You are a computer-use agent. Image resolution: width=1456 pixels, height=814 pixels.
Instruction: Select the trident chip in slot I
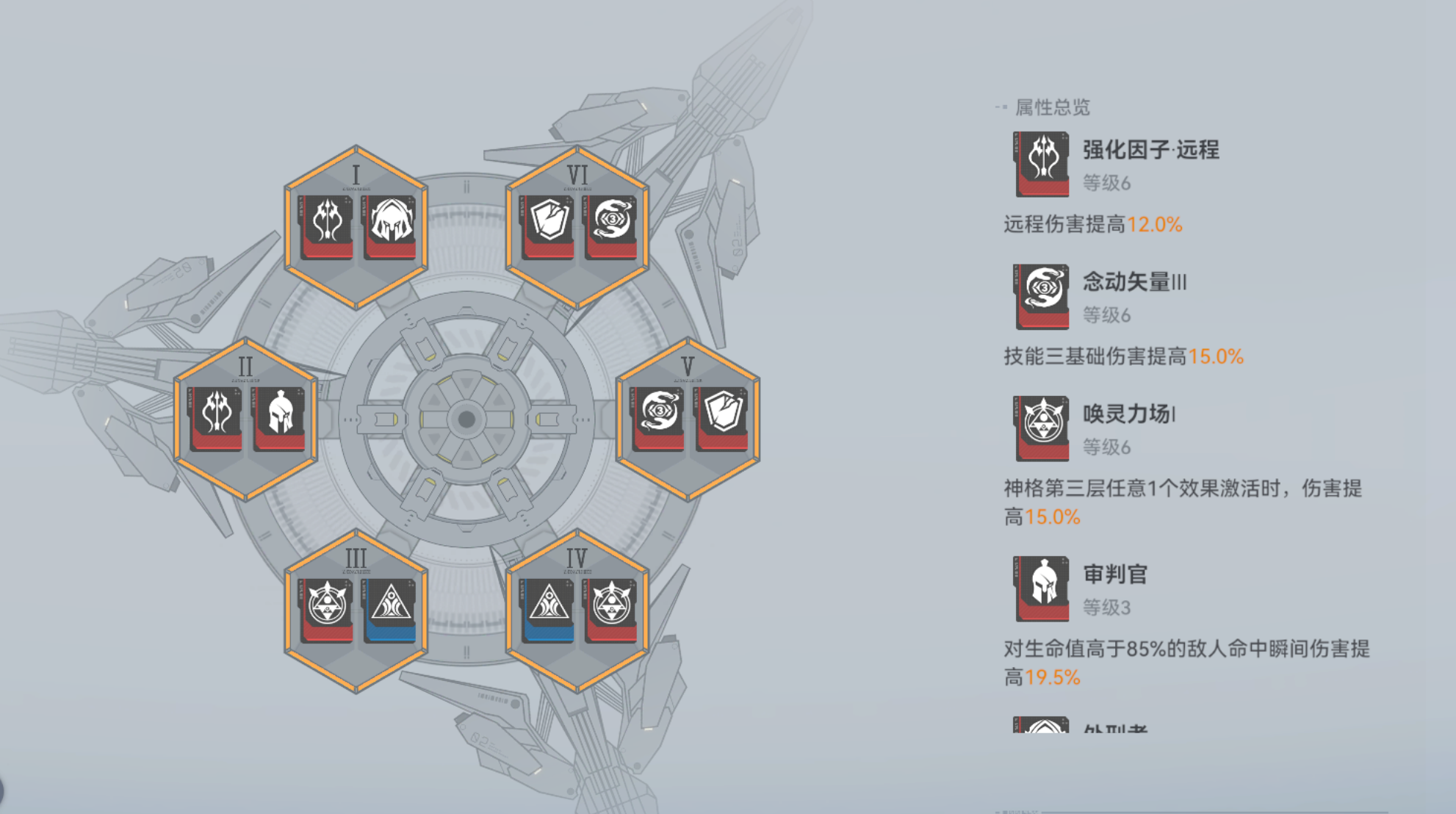(x=326, y=226)
